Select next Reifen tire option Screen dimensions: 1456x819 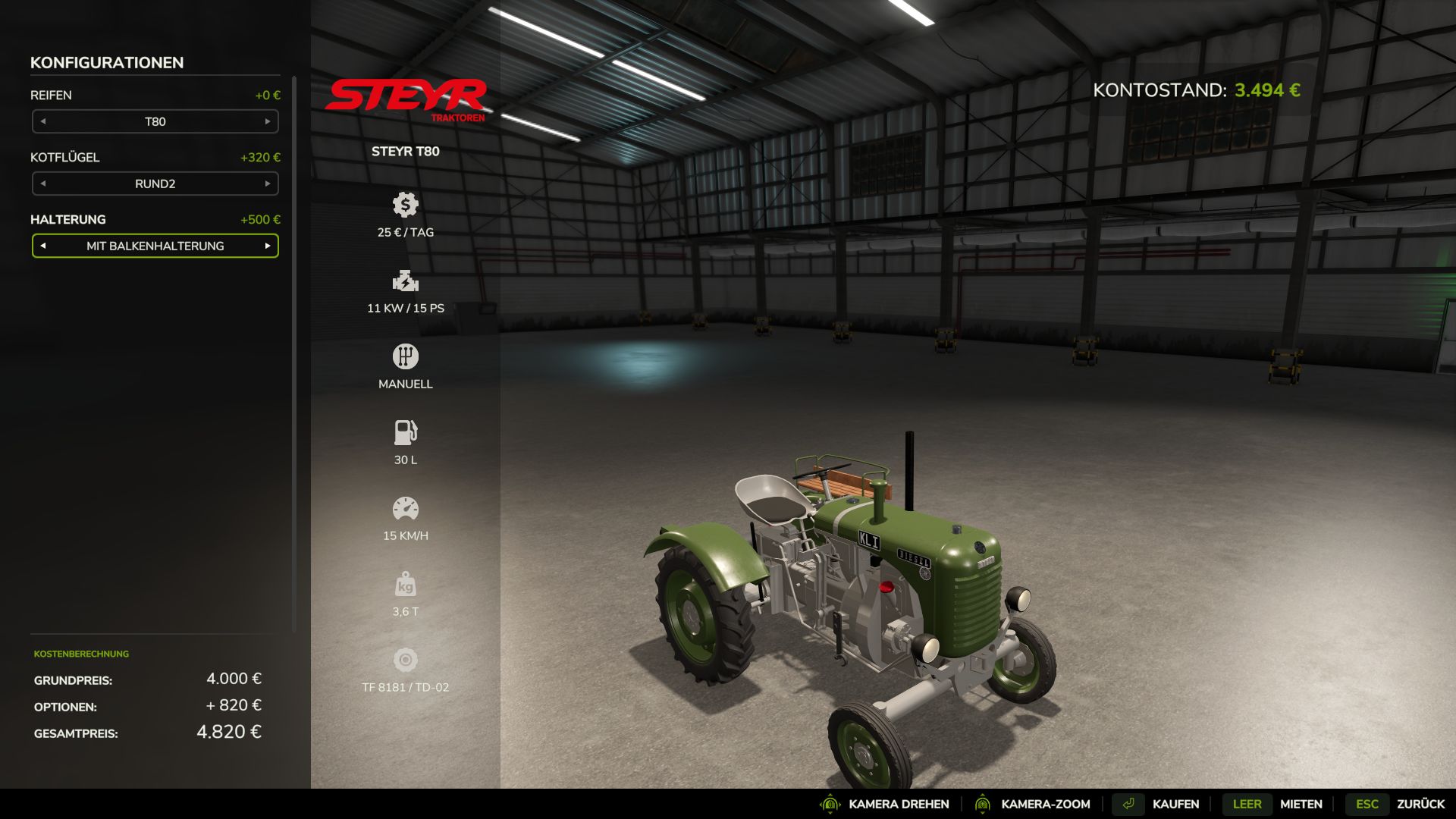click(x=268, y=121)
